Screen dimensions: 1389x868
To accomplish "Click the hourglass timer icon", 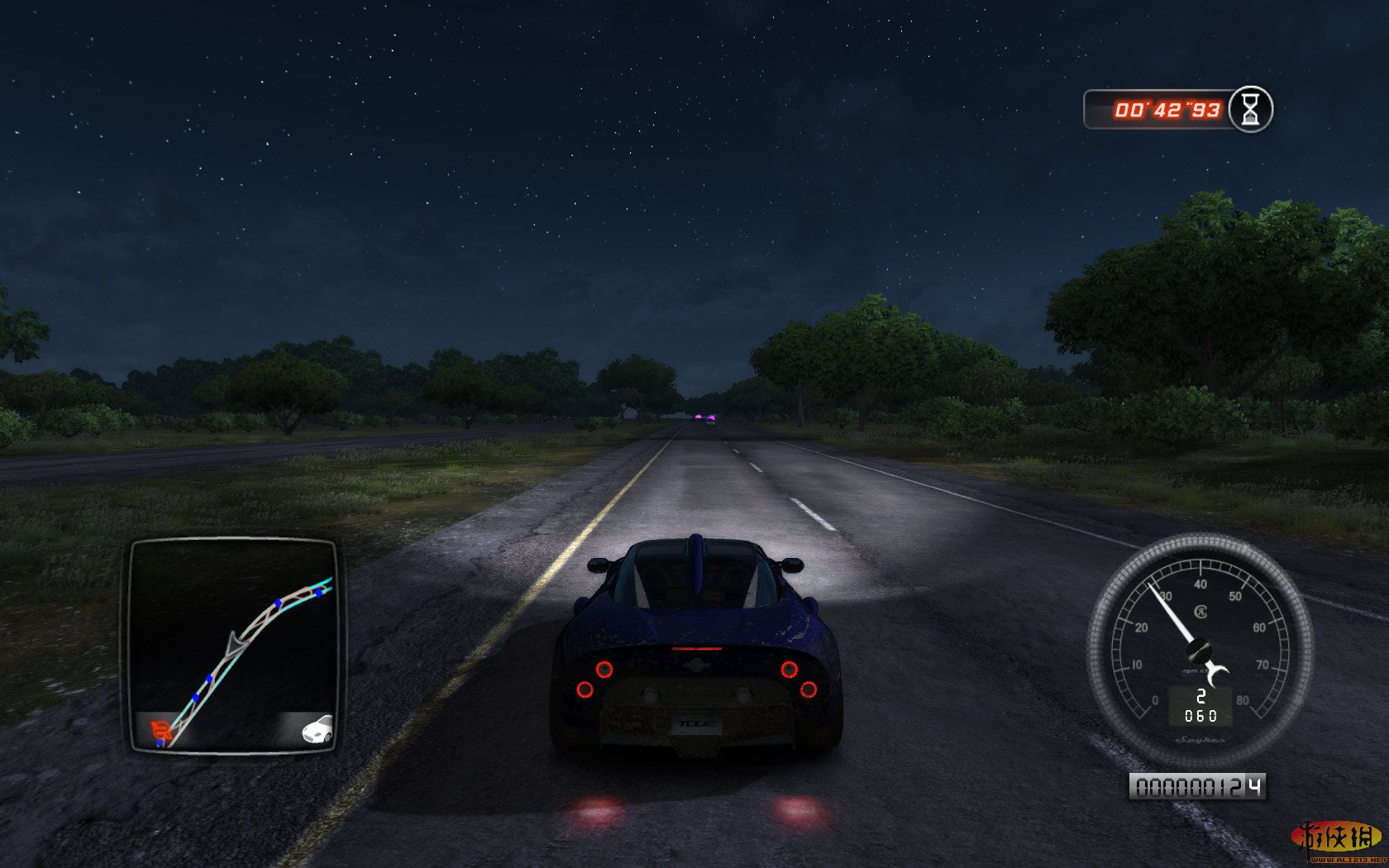I will coord(1250,109).
